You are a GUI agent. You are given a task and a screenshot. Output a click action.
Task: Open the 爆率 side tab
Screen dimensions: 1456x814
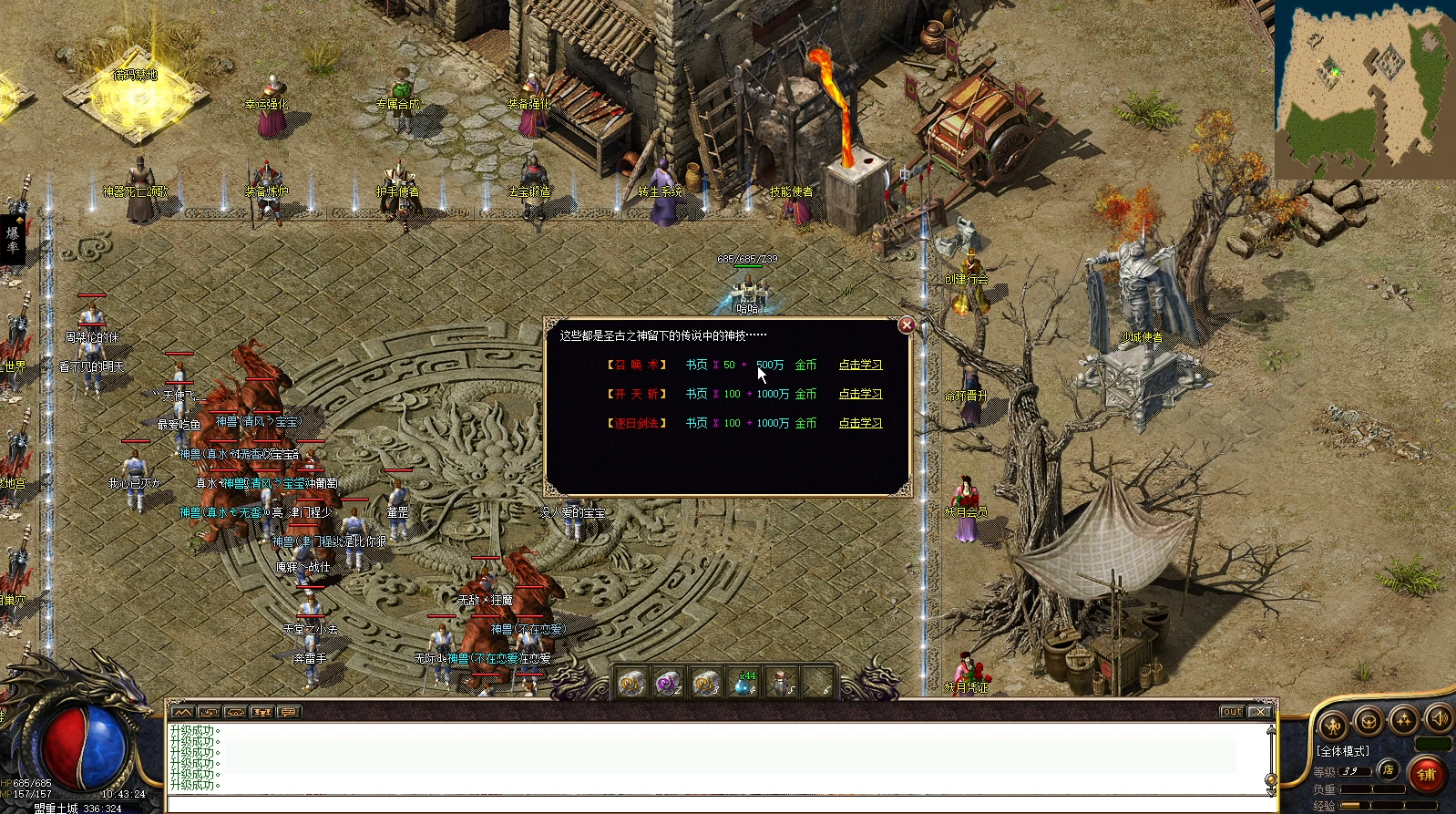tap(13, 239)
